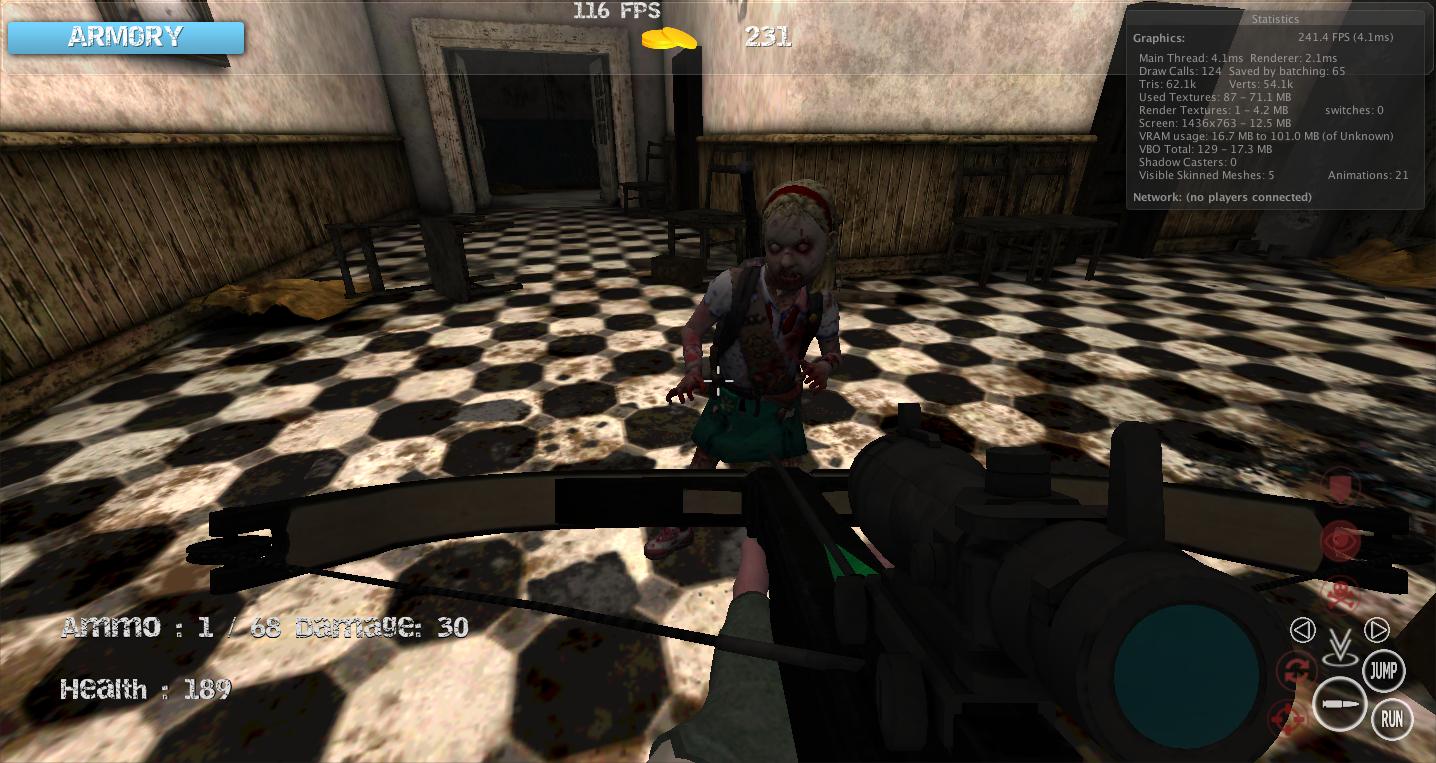Cycle to previous weapon with left arrow
The image size is (1436, 763).
tap(1301, 629)
